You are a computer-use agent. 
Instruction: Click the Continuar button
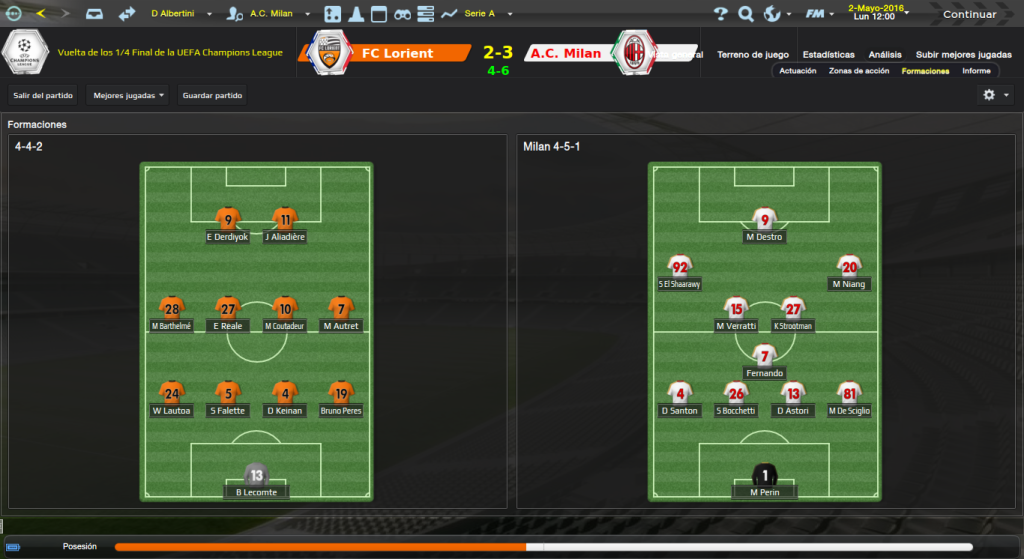(969, 14)
